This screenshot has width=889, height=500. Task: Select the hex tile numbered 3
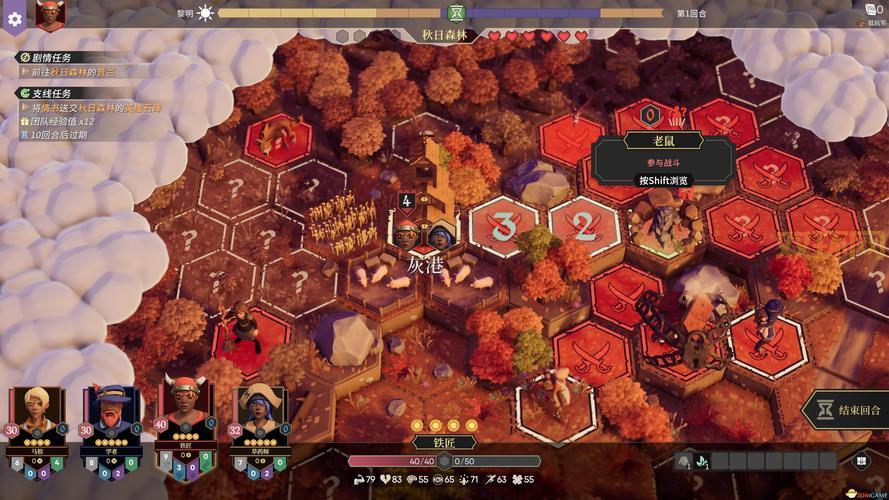coord(504,227)
